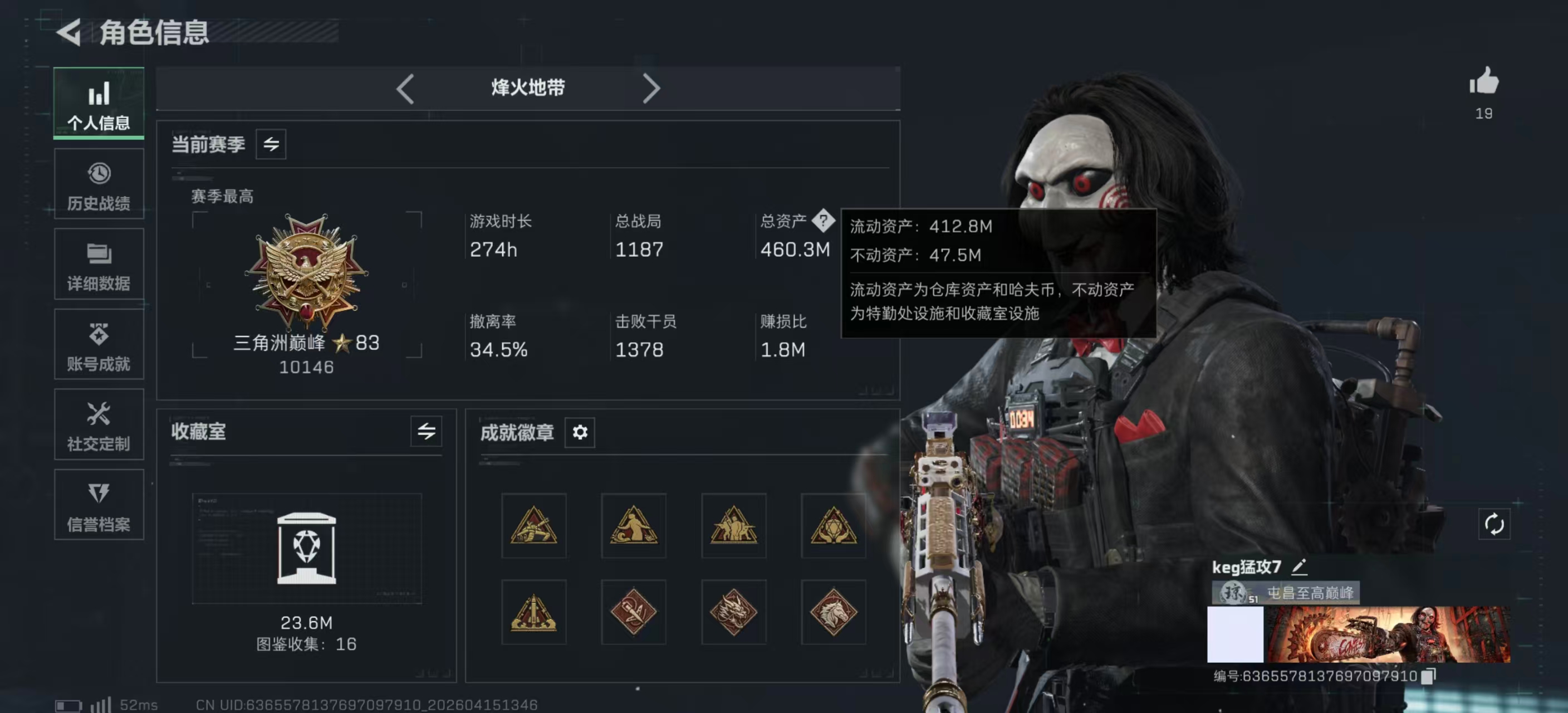Select the dragon head achievement badge

click(x=733, y=612)
